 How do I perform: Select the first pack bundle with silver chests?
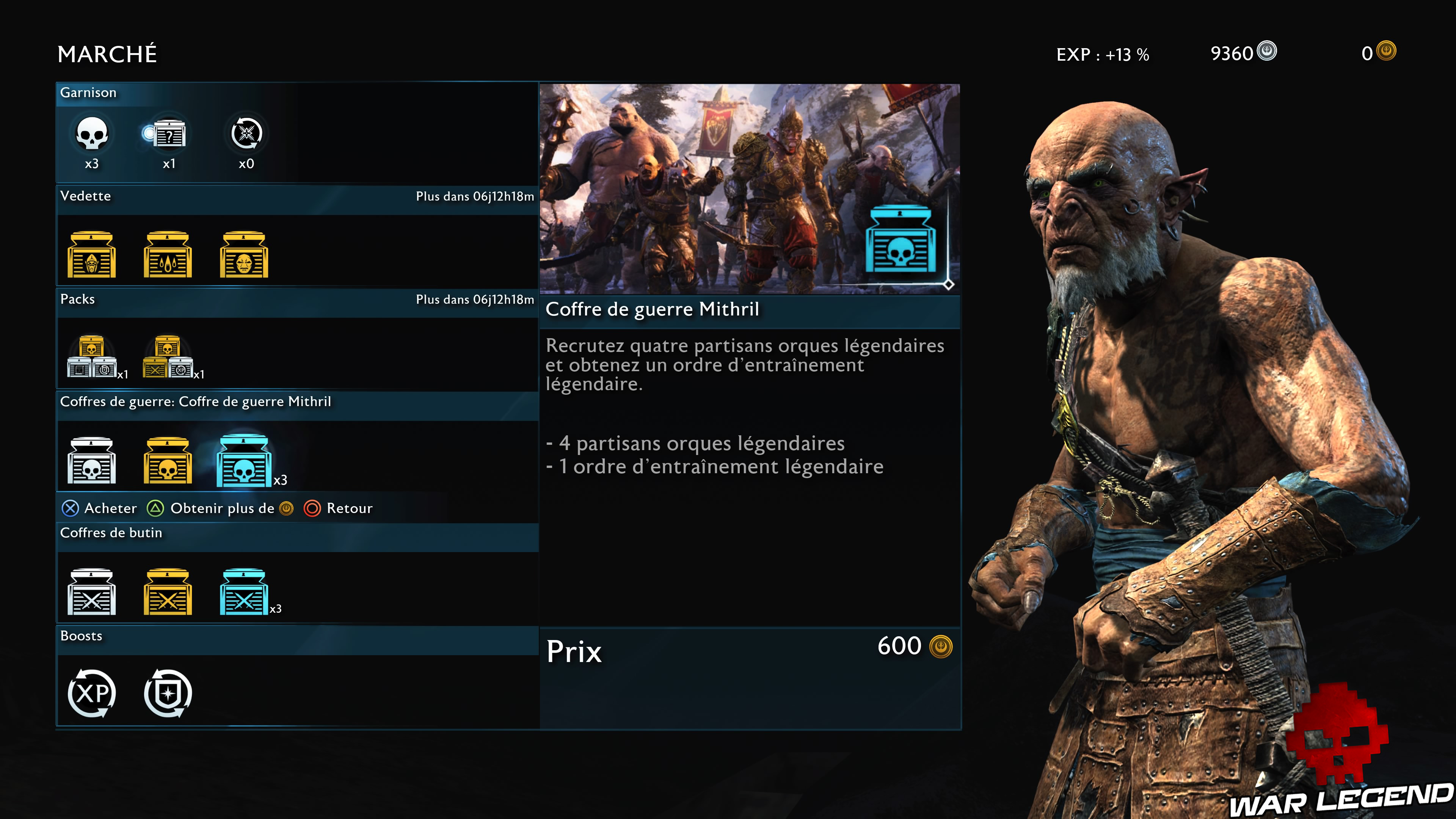pyautogui.click(x=92, y=357)
